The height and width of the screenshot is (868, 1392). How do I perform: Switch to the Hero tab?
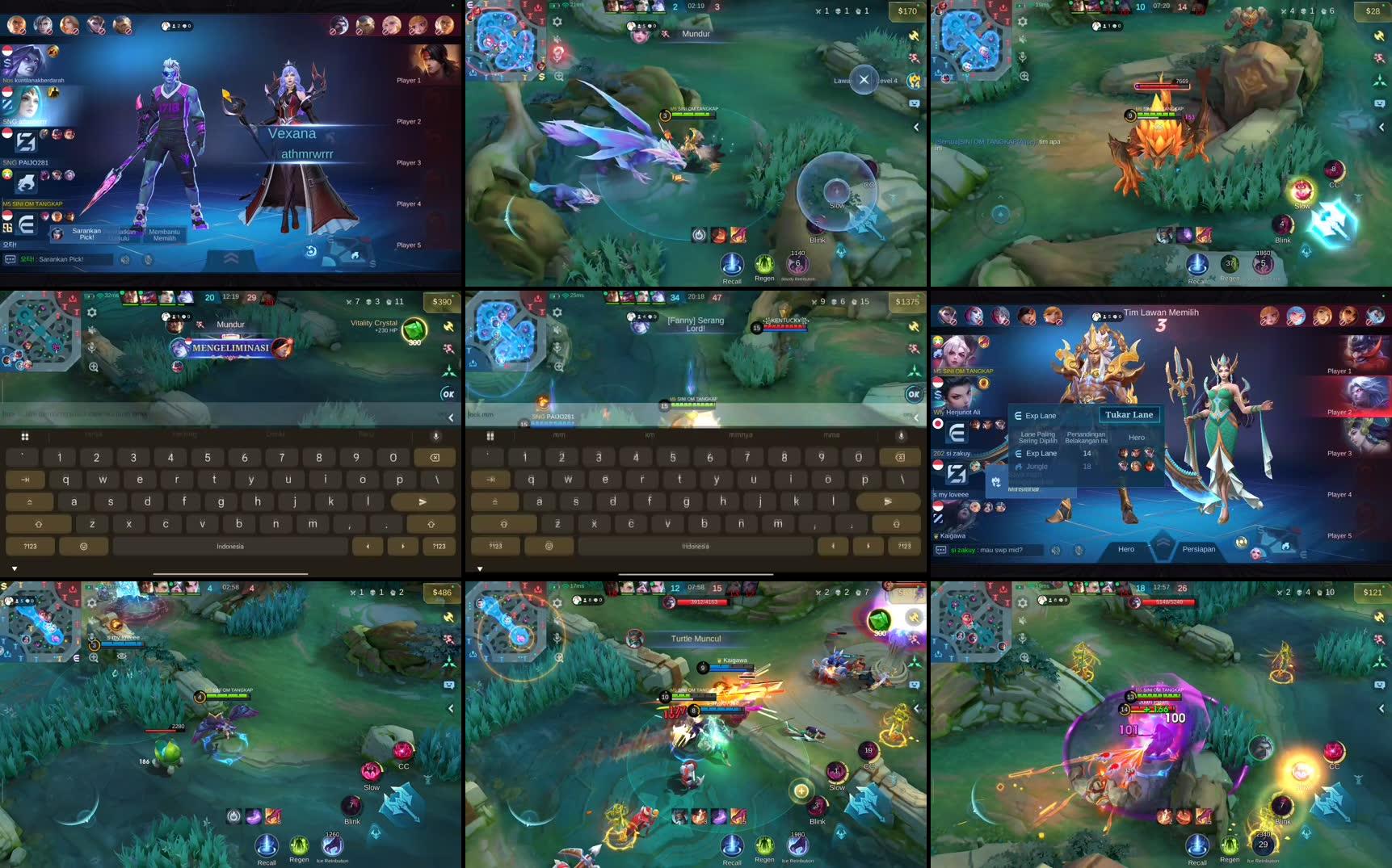click(1126, 549)
